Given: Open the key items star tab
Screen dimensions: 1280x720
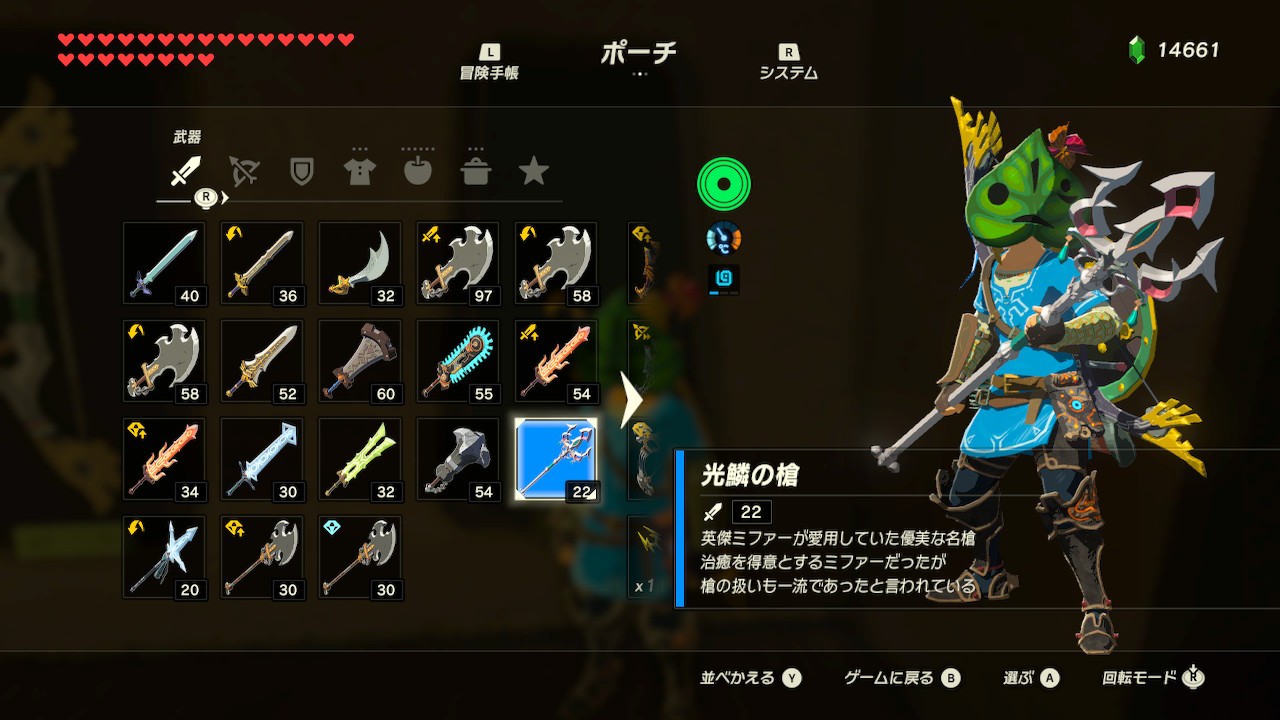Looking at the screenshot, I should 534,171.
